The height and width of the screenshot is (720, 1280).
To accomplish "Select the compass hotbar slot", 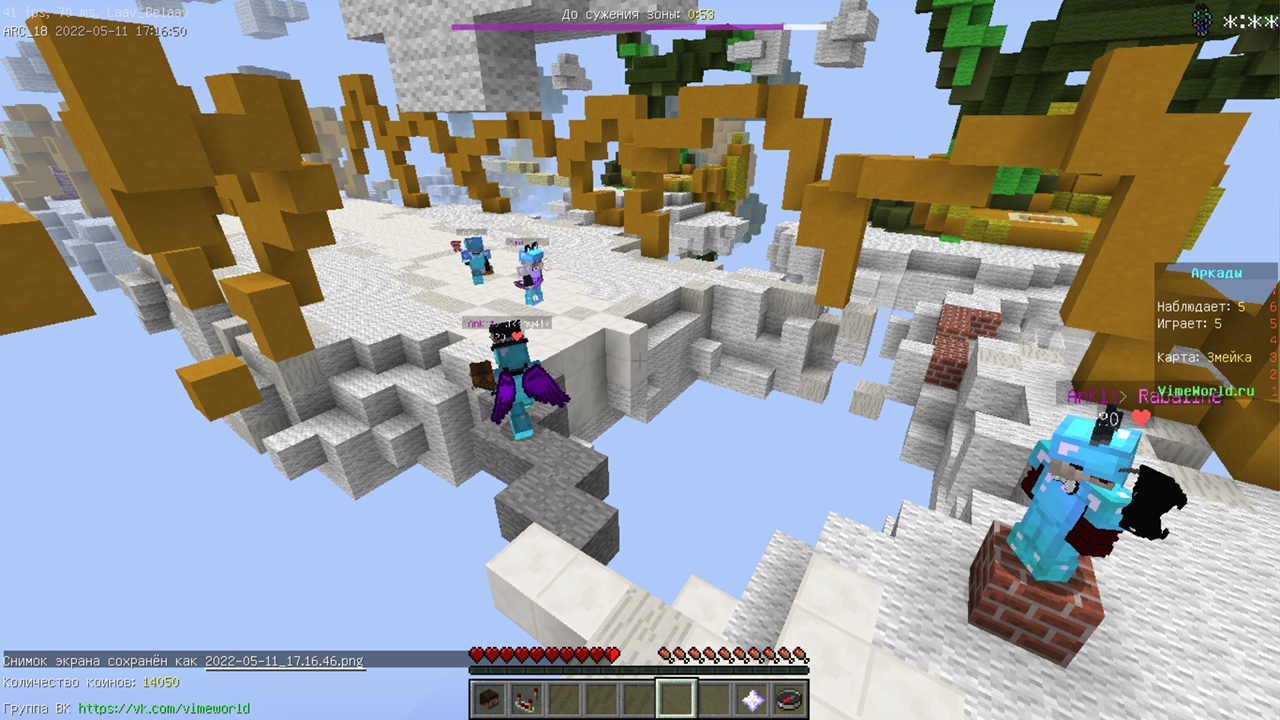I will (x=789, y=699).
